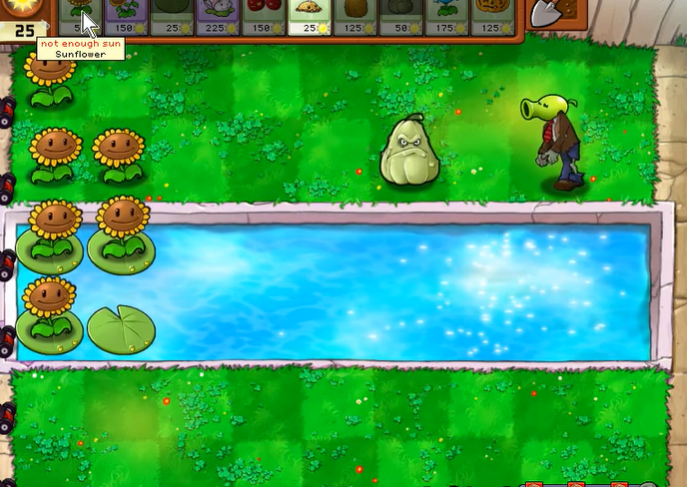This screenshot has height=487, width=687.
Task: Choose the Lily Pad seed packet
Action: tap(172, 16)
